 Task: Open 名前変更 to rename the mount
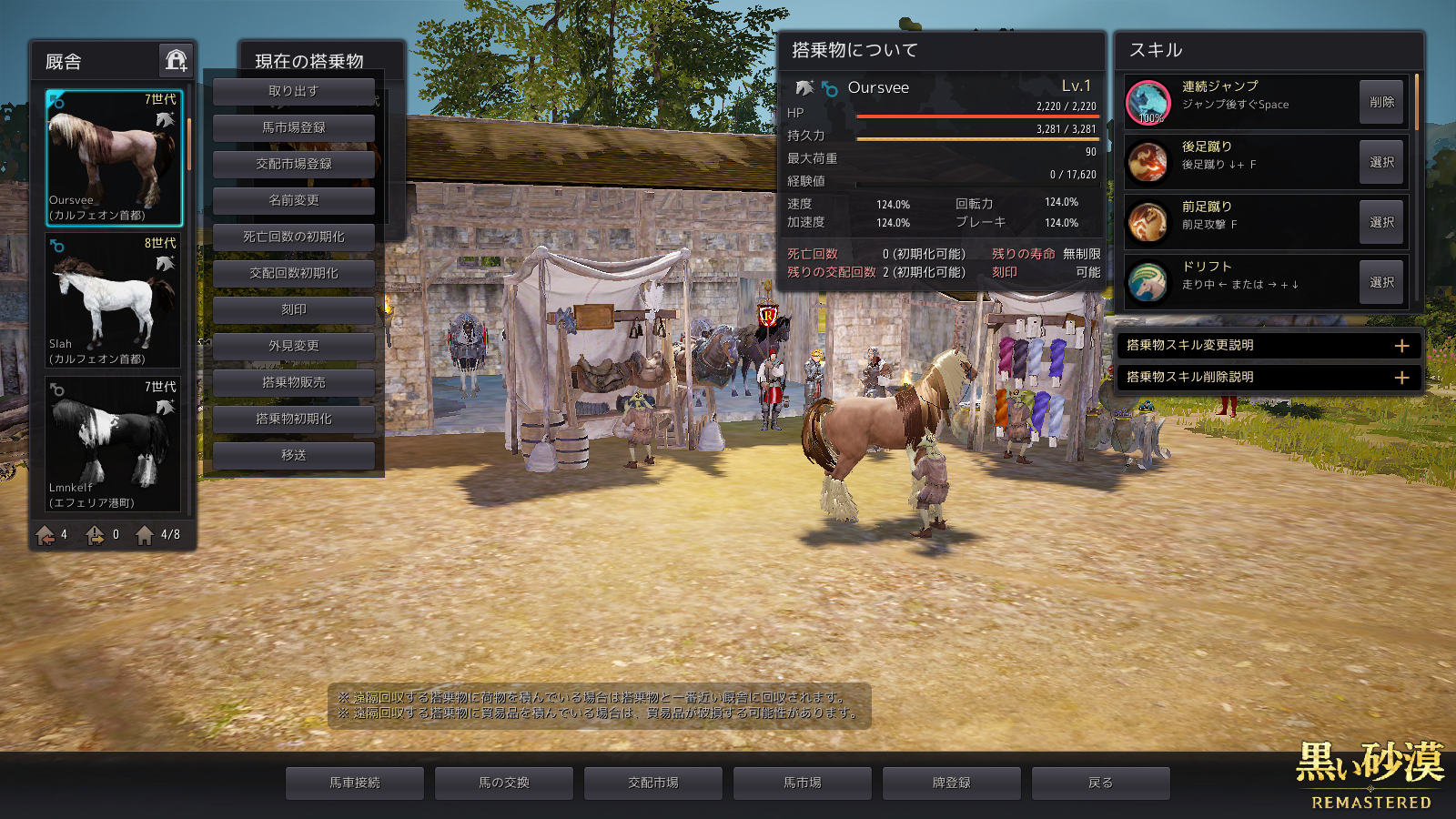click(x=293, y=200)
